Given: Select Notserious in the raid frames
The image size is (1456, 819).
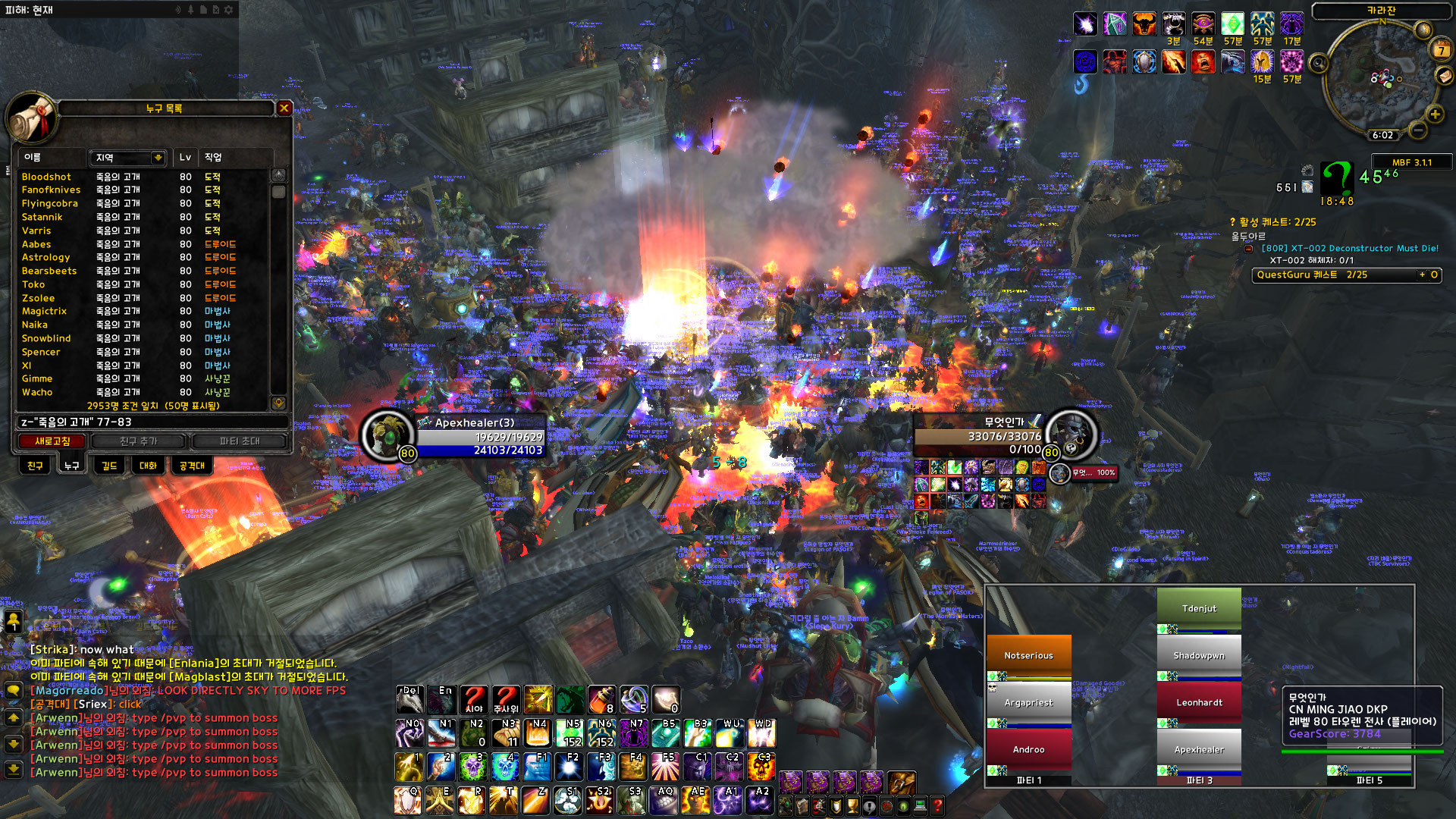Looking at the screenshot, I should point(1028,655).
